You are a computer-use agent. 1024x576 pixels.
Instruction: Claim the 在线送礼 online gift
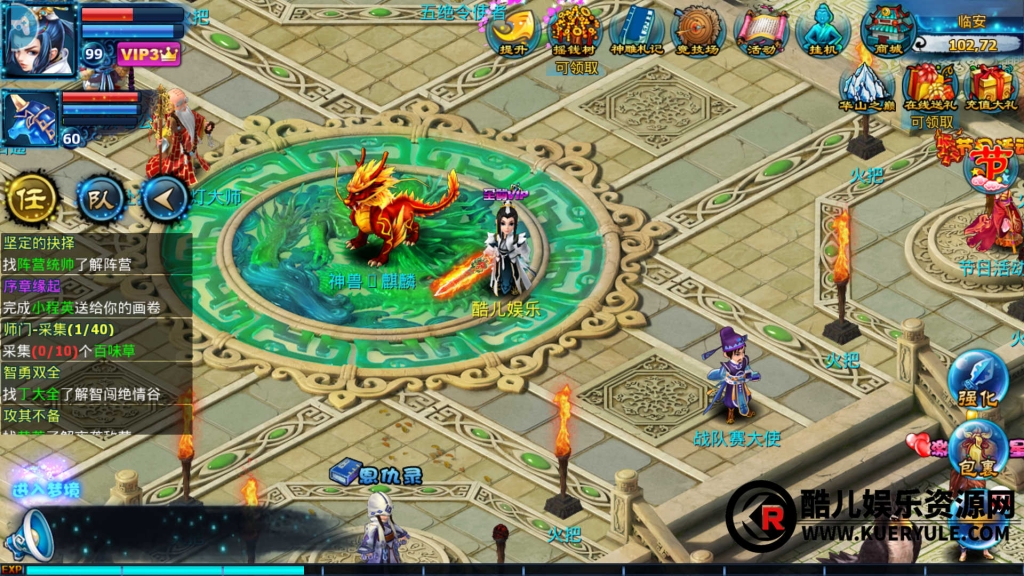point(930,87)
